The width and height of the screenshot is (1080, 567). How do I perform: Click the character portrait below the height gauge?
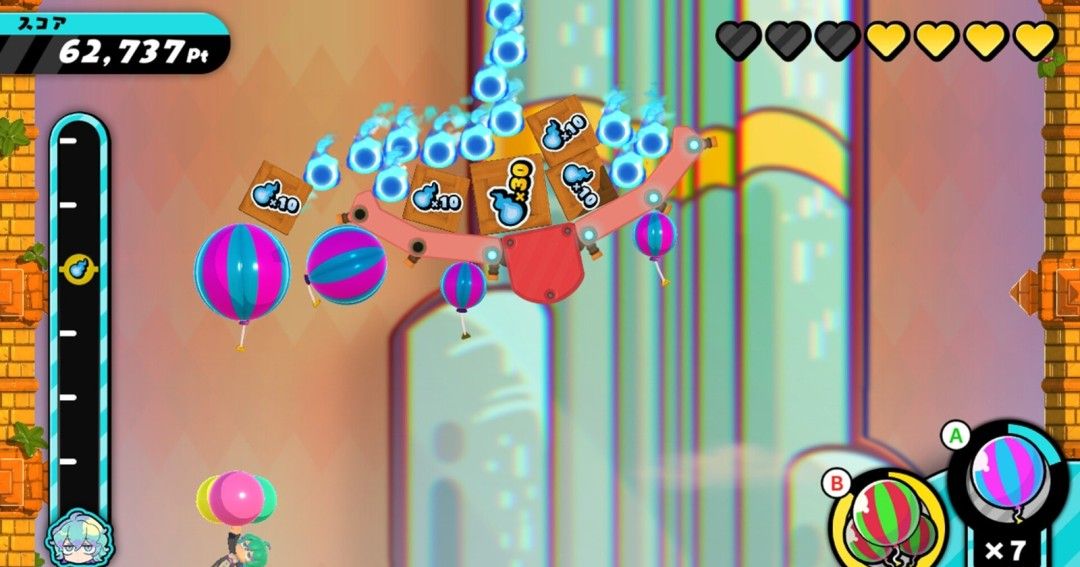tap(78, 540)
